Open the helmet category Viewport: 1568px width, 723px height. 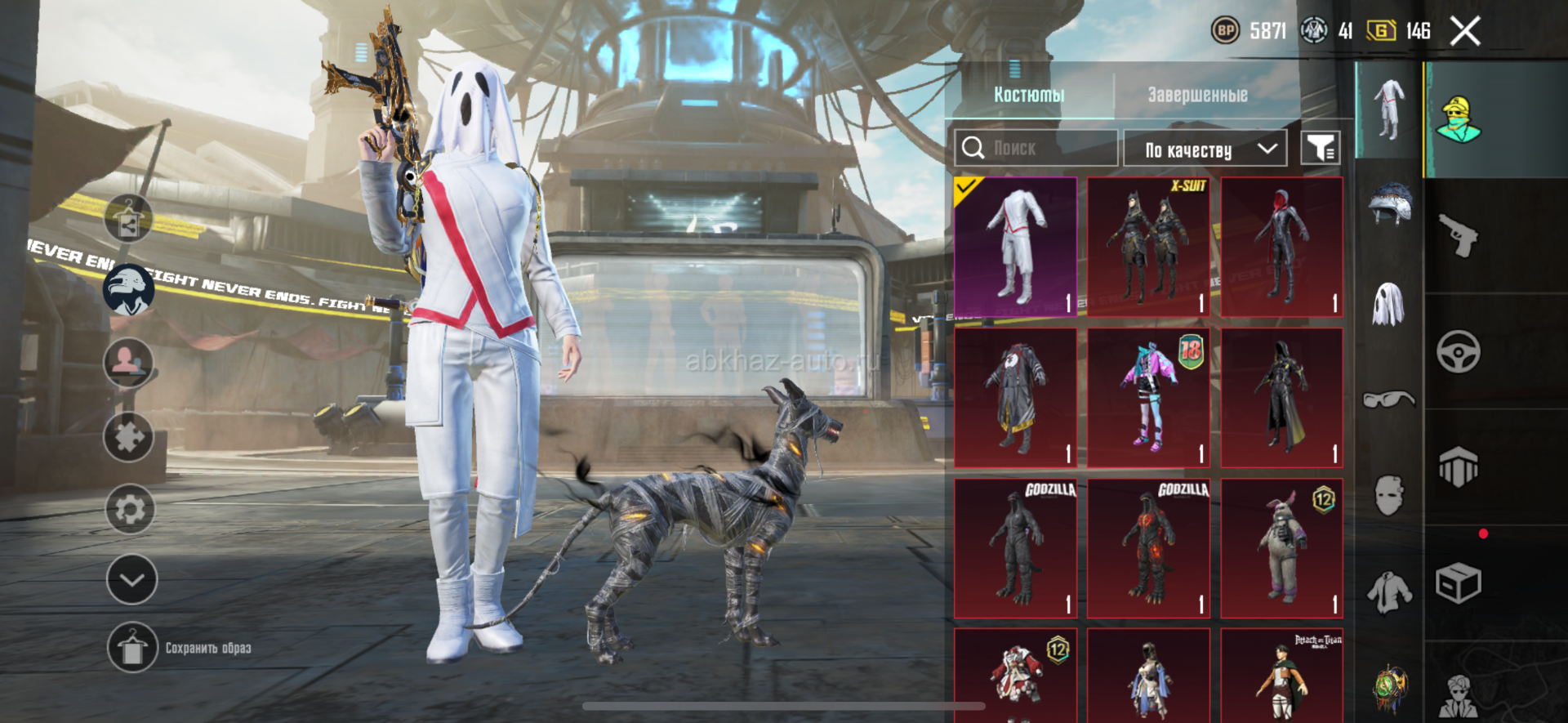pos(1389,203)
